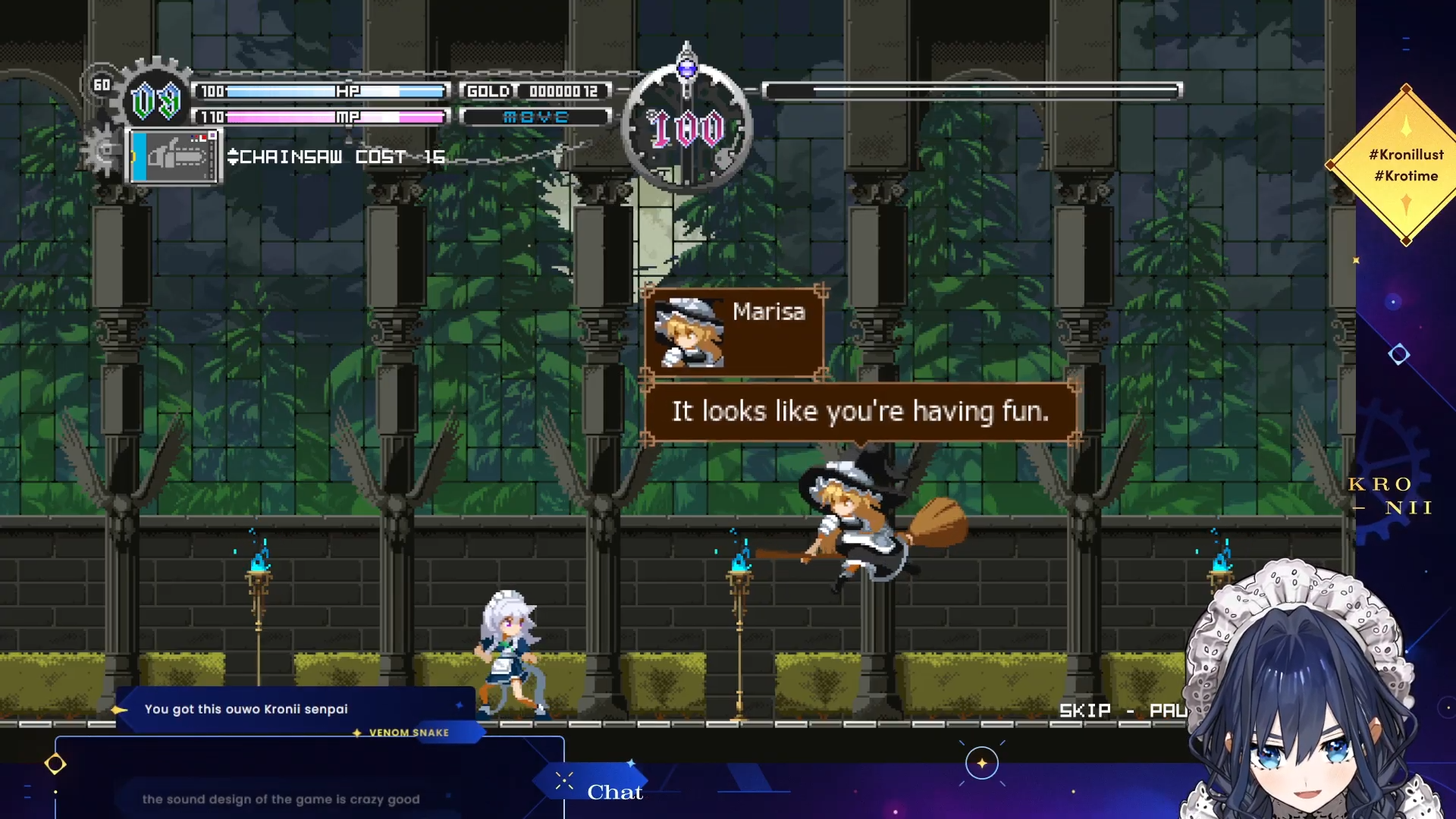
Task: Advance the "having fun" dialogue box
Action: click(860, 412)
